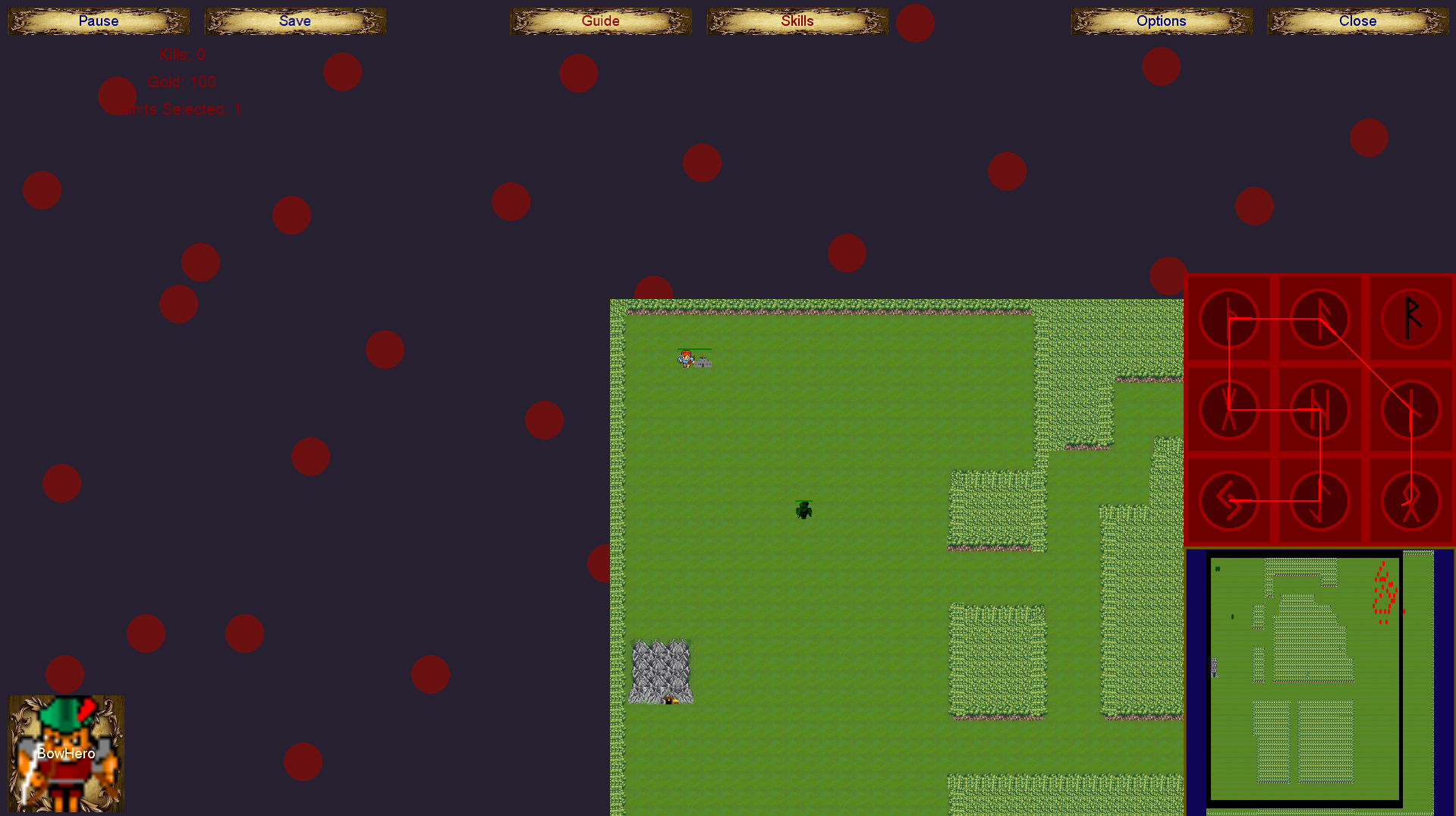
Task: Select the H-shaped rune in the grid center
Action: pyautogui.click(x=1319, y=410)
